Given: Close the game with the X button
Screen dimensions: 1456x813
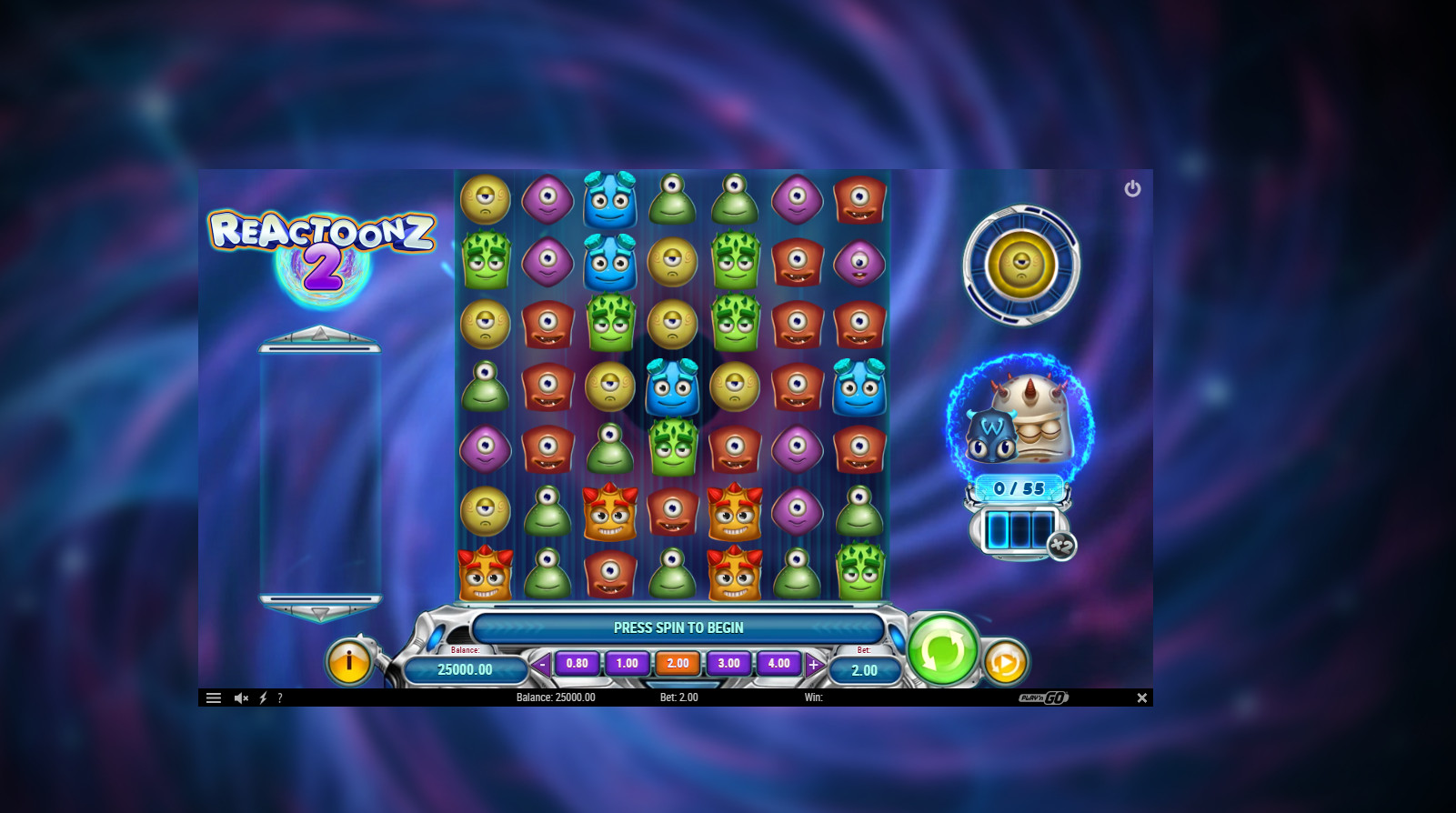Looking at the screenshot, I should (1141, 698).
